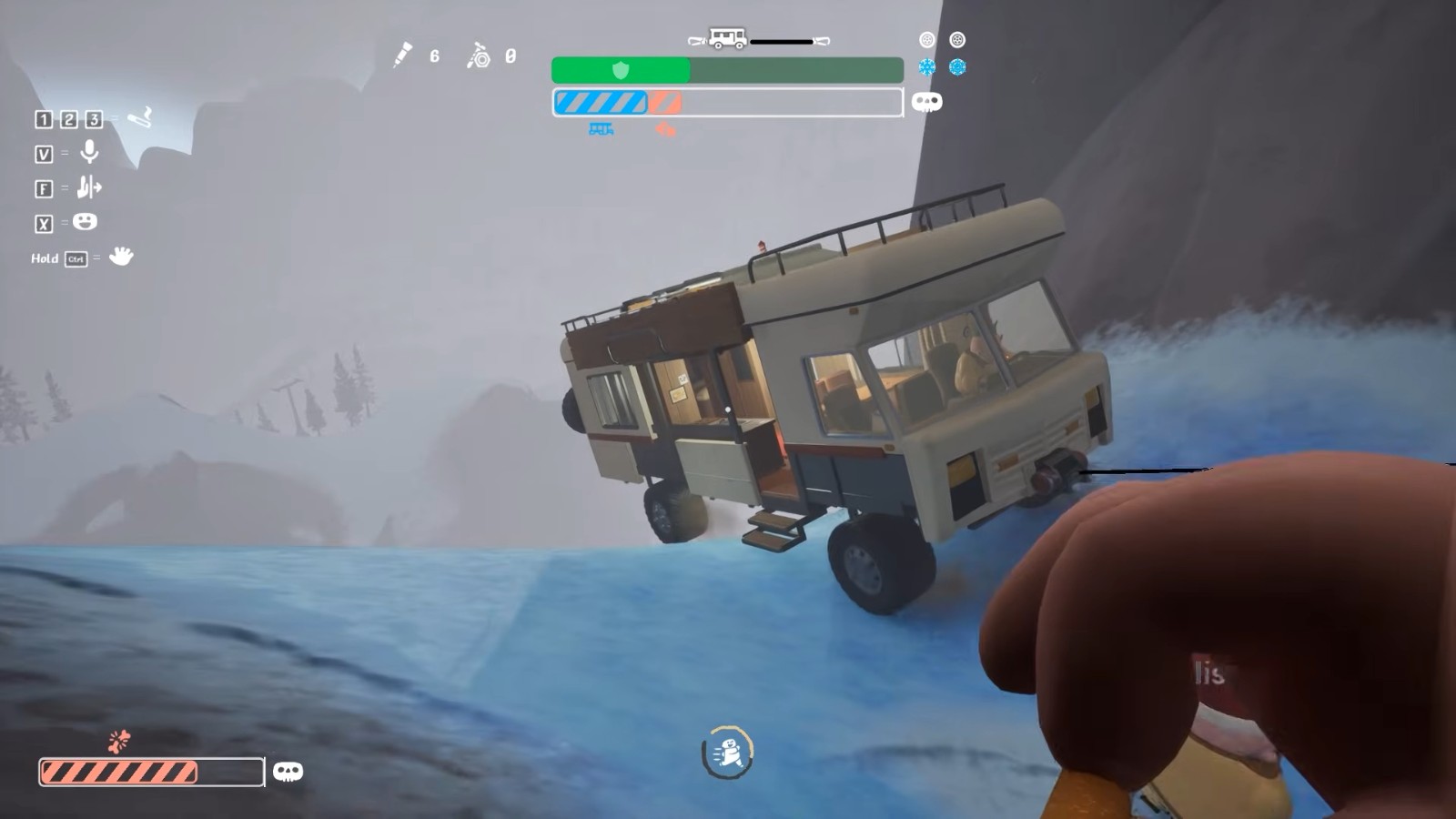Click the smoking cigarette icon
This screenshot has height=819, width=1456.
(139, 117)
